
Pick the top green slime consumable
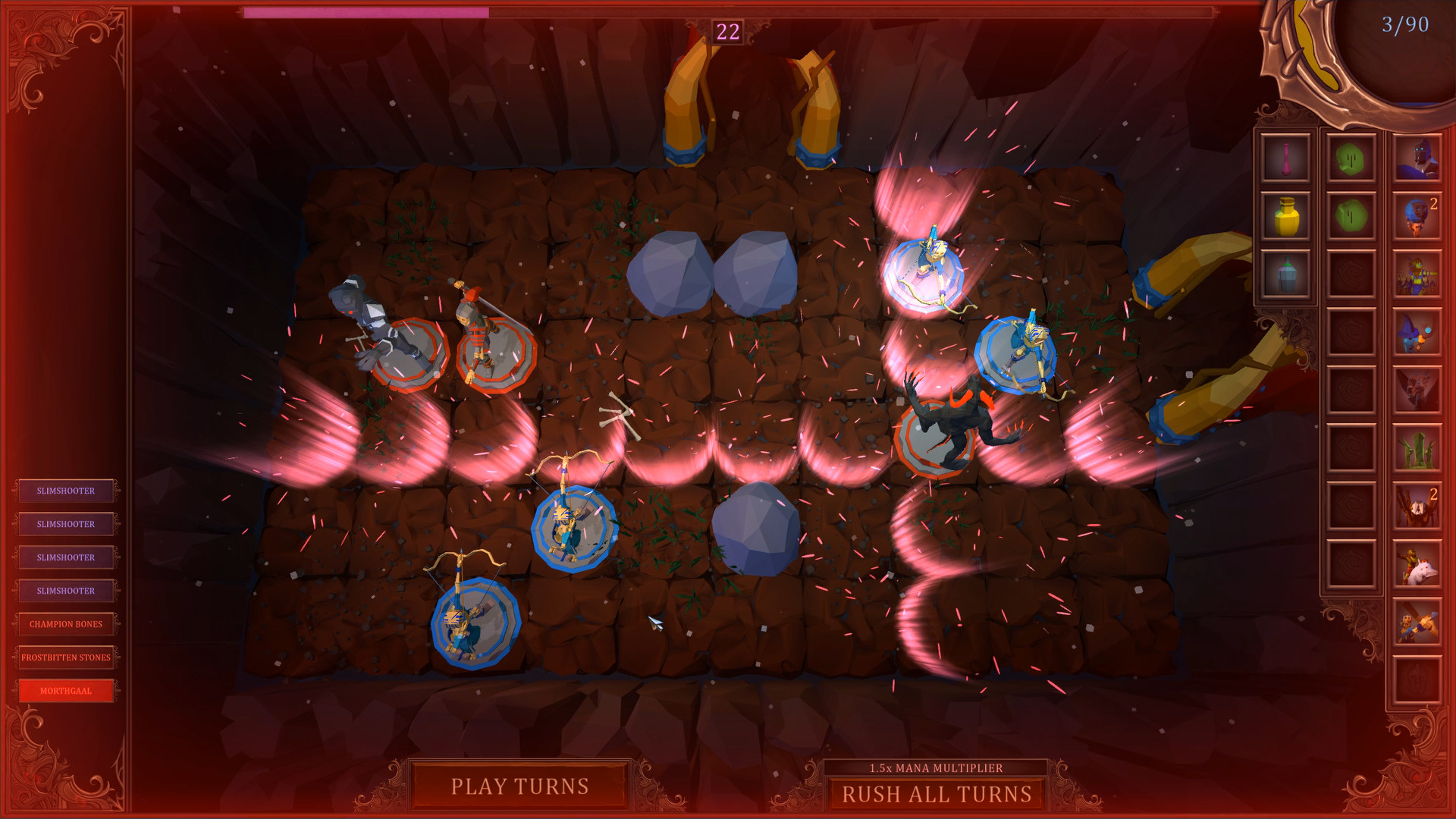[1350, 160]
